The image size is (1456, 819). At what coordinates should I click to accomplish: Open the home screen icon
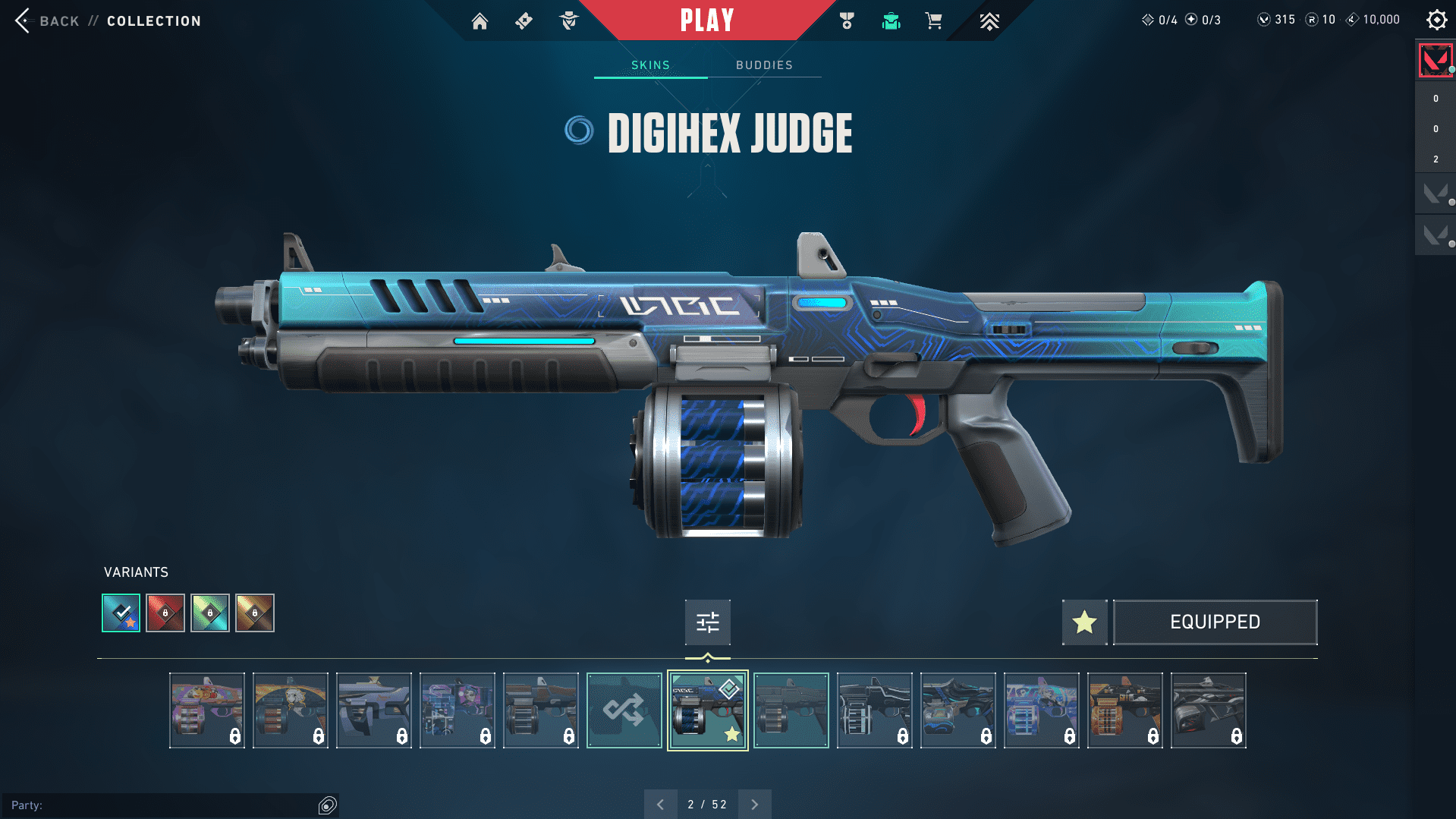coord(480,21)
